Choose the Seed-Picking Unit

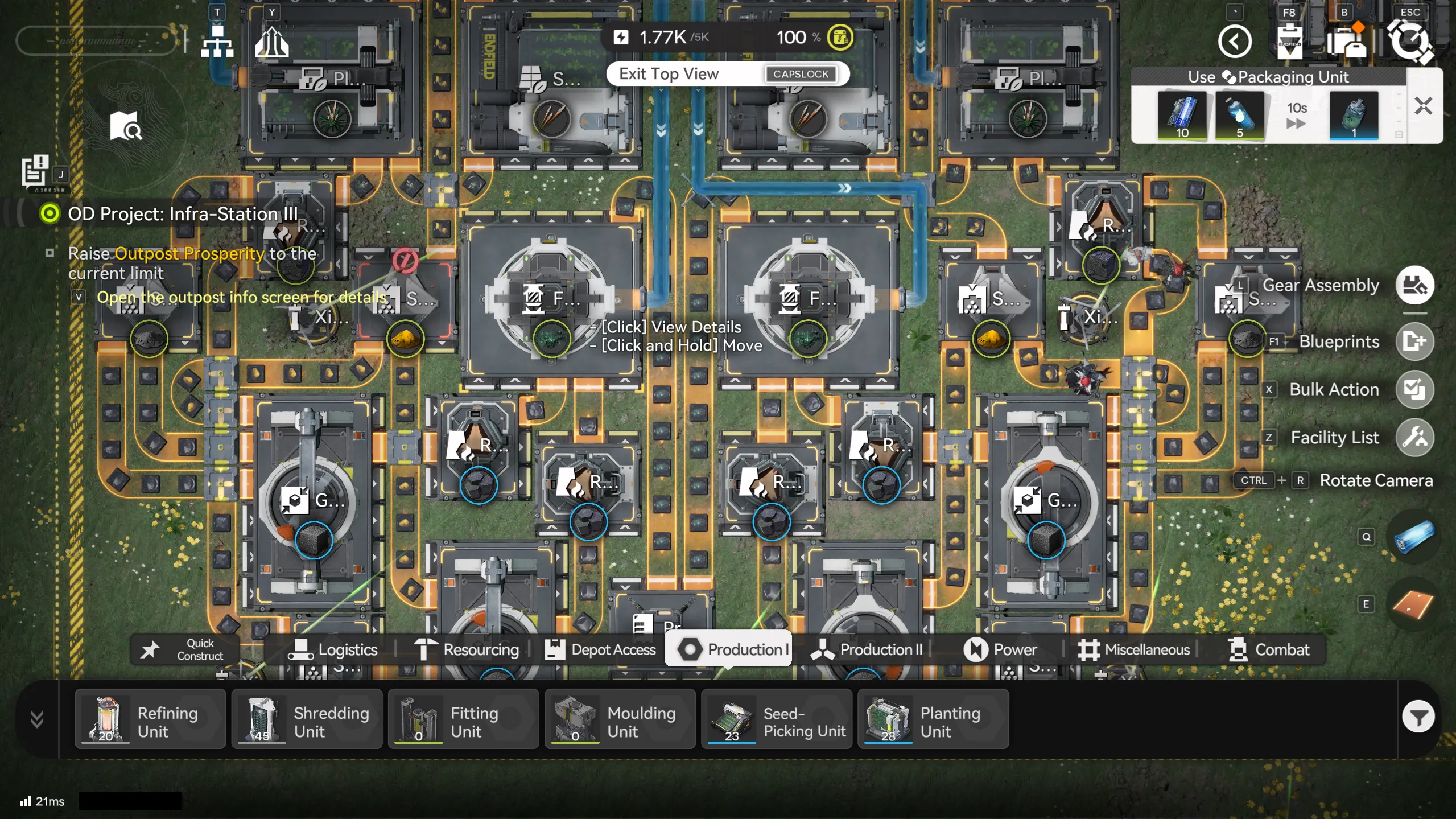(x=776, y=720)
